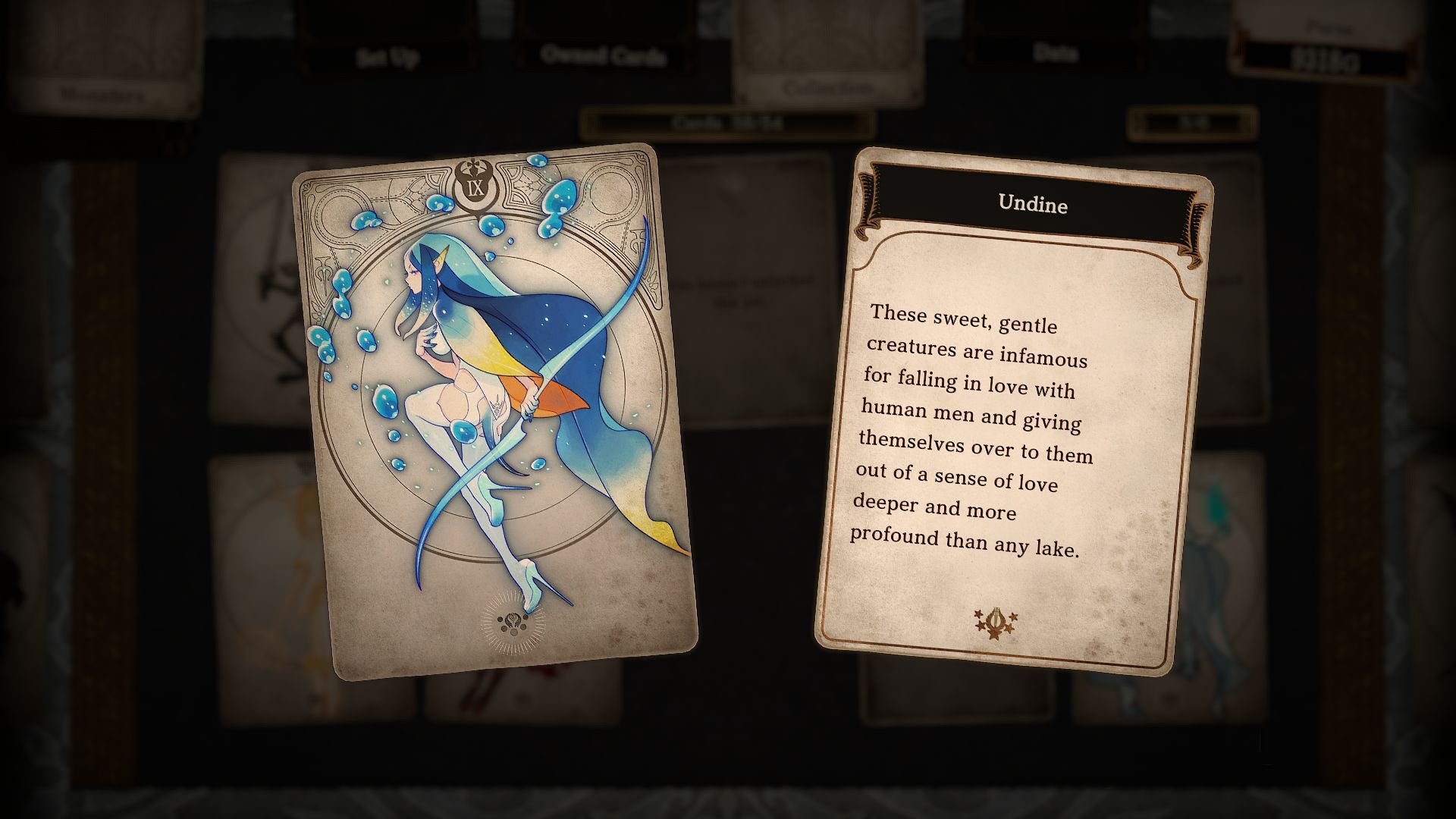Click the IX numeral emblem on the Undine card
Image resolution: width=1456 pixels, height=819 pixels.
pyautogui.click(x=474, y=190)
